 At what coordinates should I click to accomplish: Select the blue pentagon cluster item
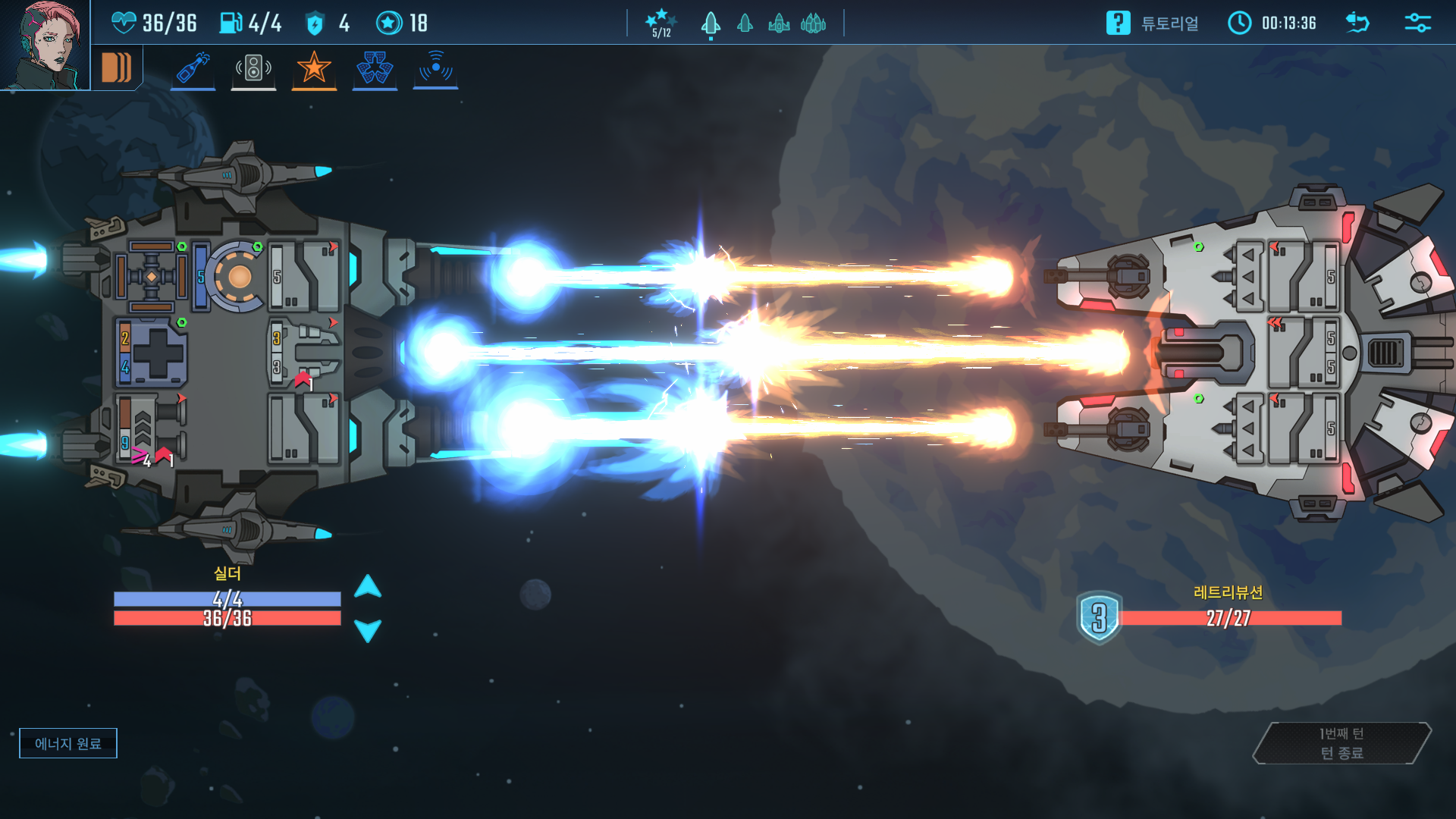[375, 68]
